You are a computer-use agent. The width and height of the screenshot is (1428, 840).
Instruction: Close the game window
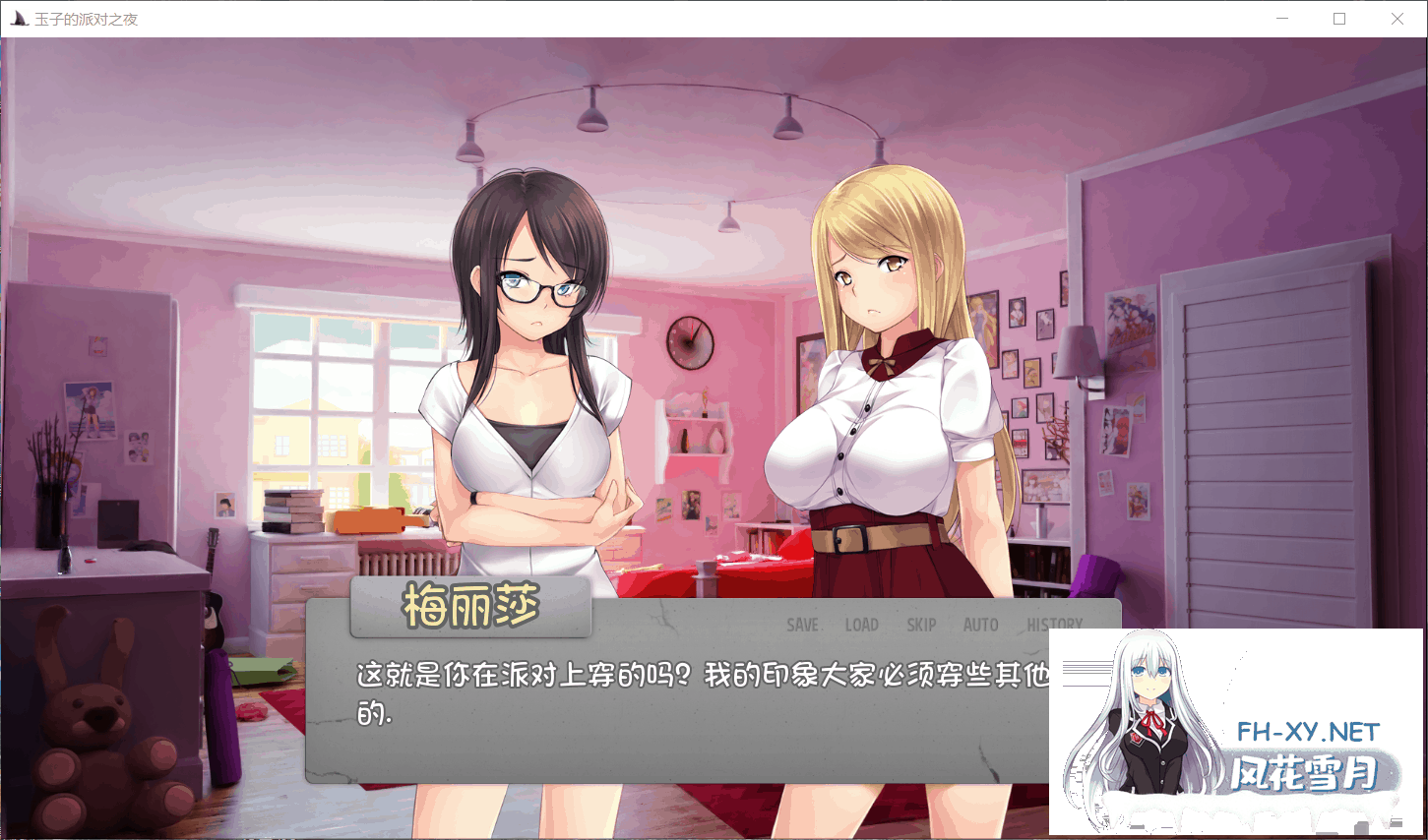point(1397,19)
